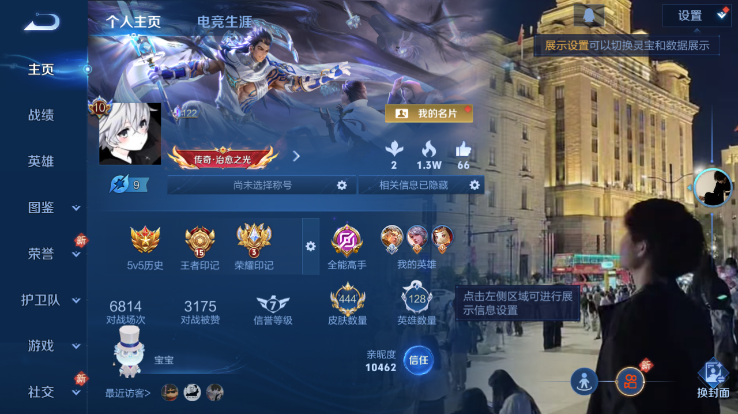Image resolution: width=738 pixels, height=414 pixels.
Task: View the 5v5历史 badge
Action: (x=145, y=246)
